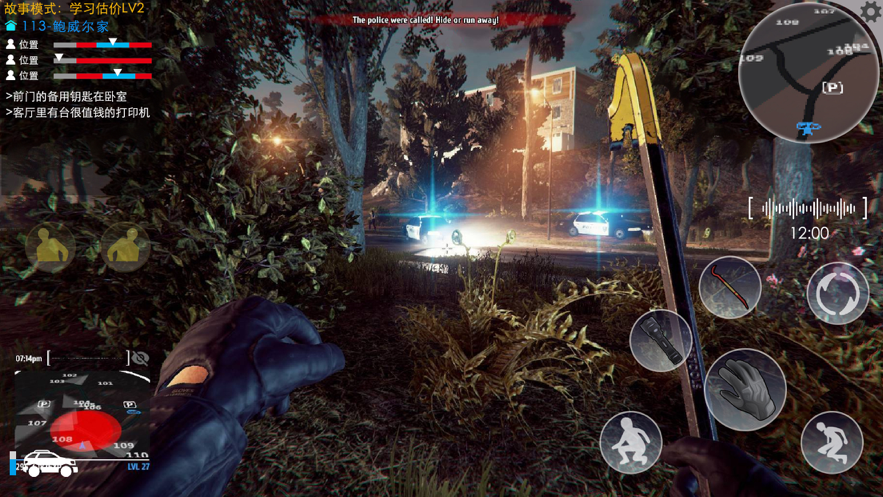Toggle the crouch stance button
The image size is (883, 497).
pyautogui.click(x=631, y=442)
